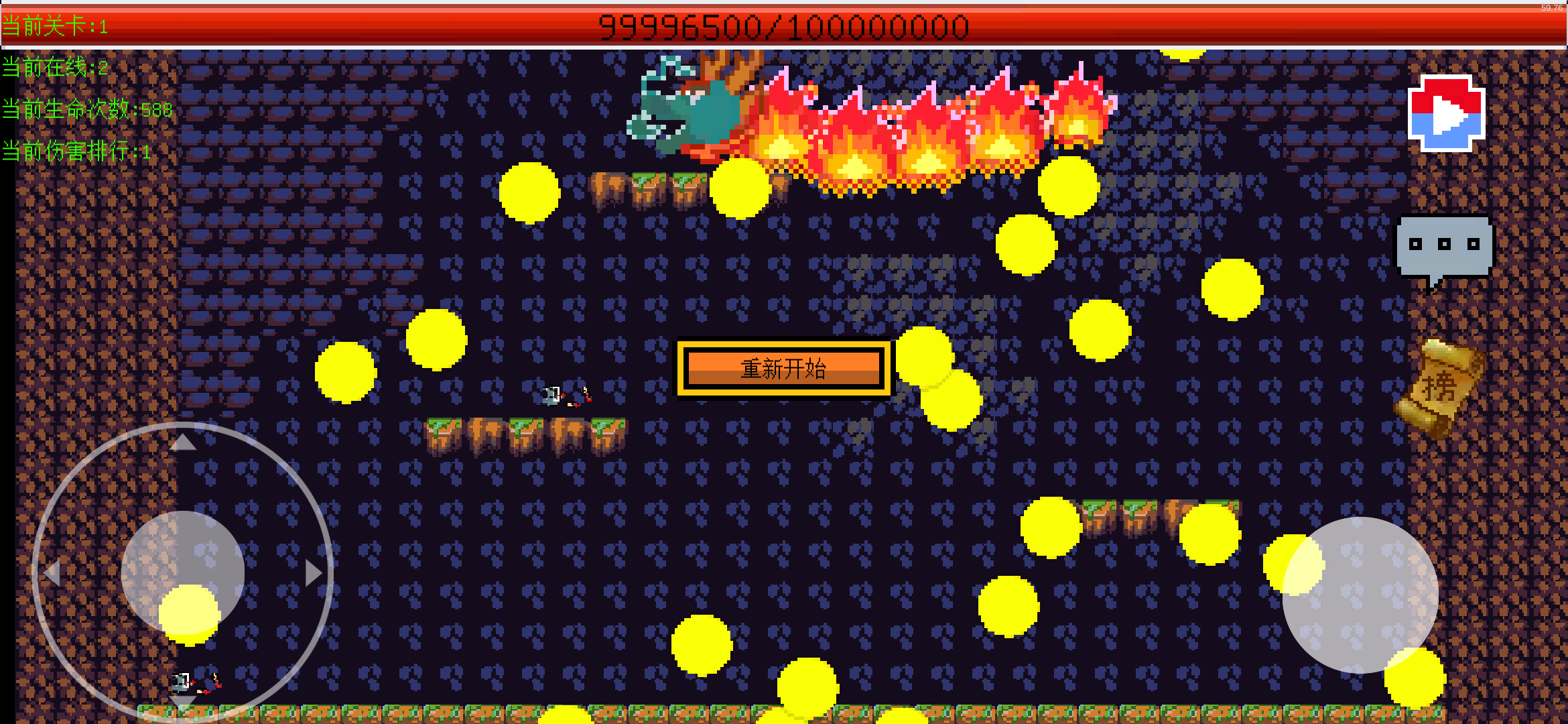
Task: Click the 重新开始 restart button
Action: 783,367
